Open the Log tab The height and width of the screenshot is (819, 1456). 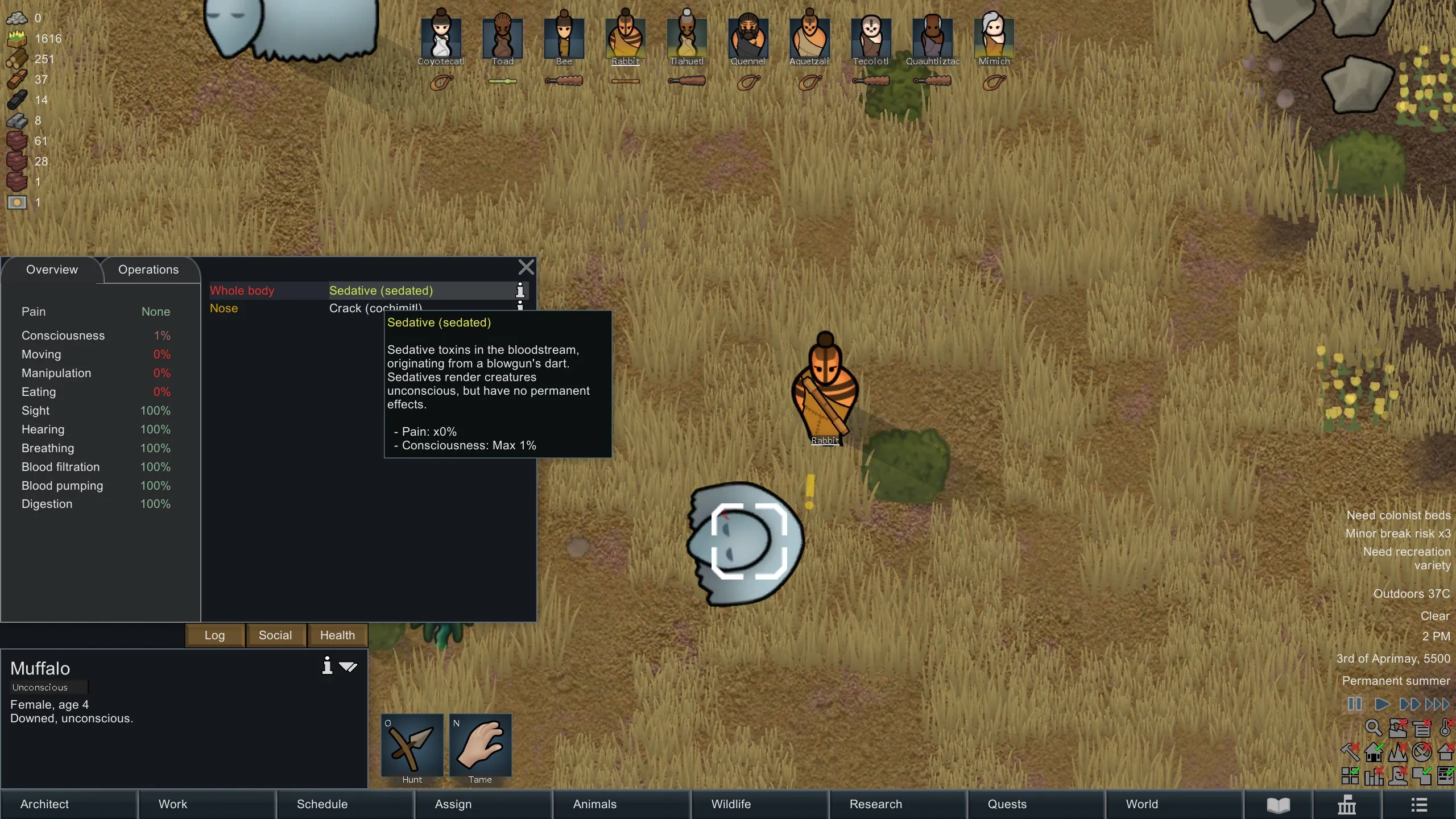pyautogui.click(x=214, y=635)
